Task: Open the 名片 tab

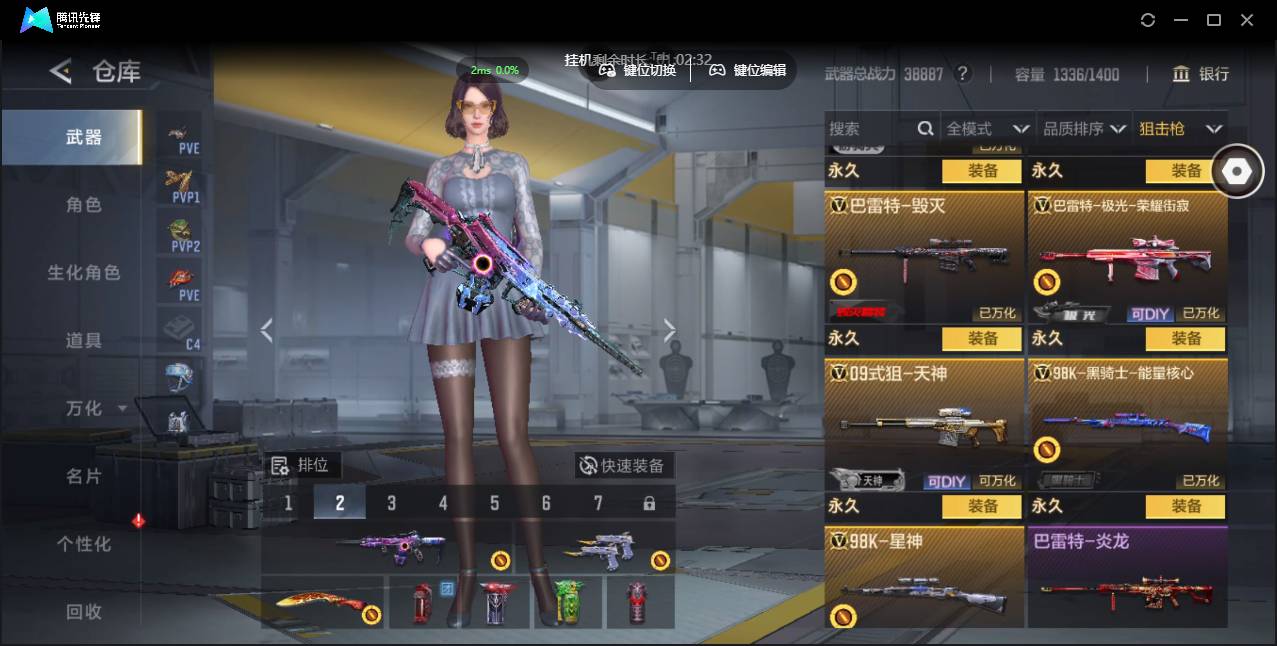Action: point(84,476)
